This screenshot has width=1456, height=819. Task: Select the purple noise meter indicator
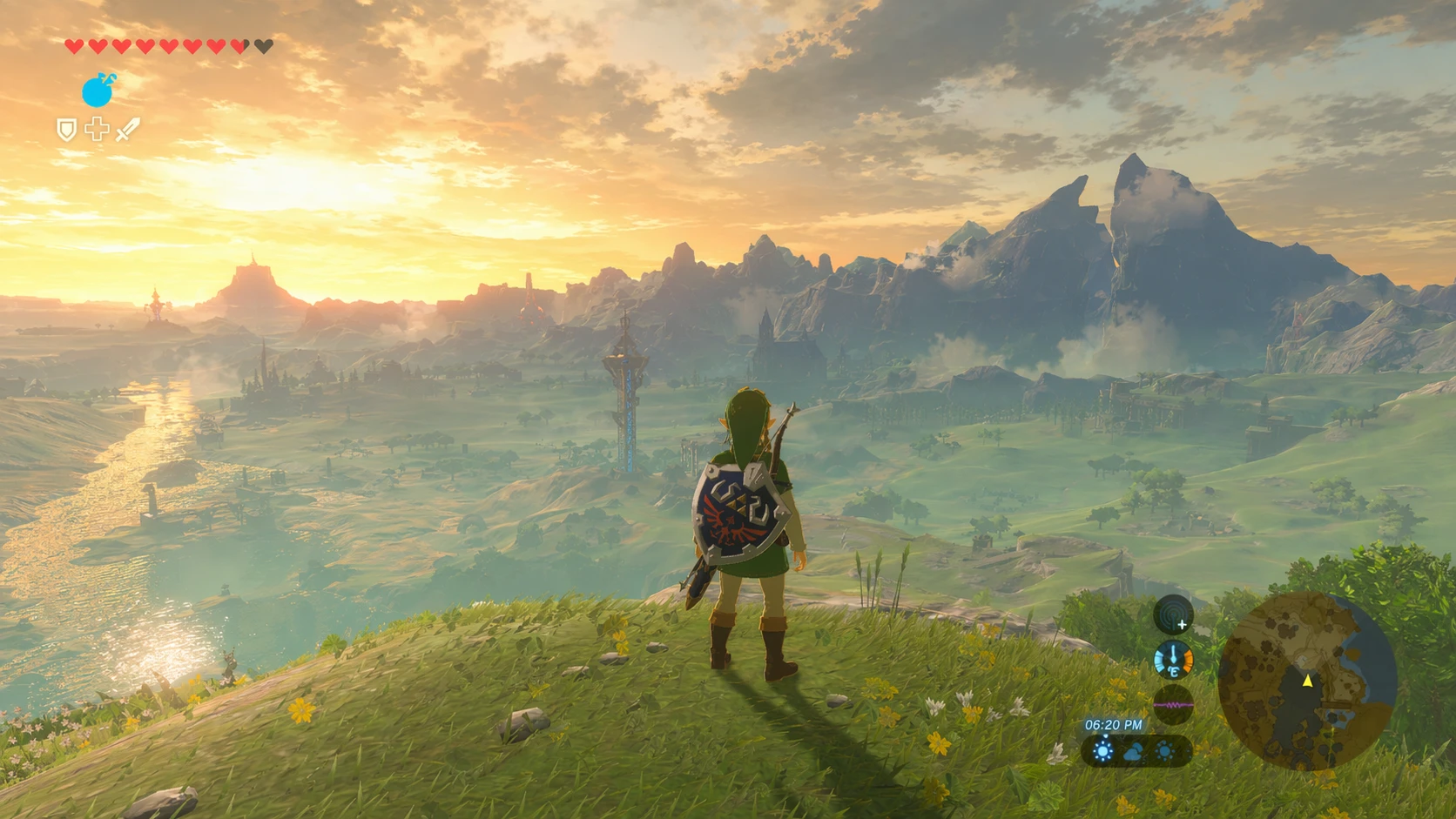coord(1173,704)
